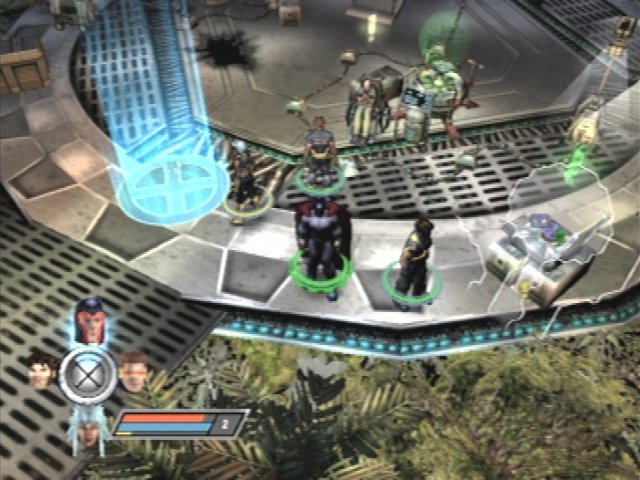Click the X-Men logo team emblem

click(87, 375)
